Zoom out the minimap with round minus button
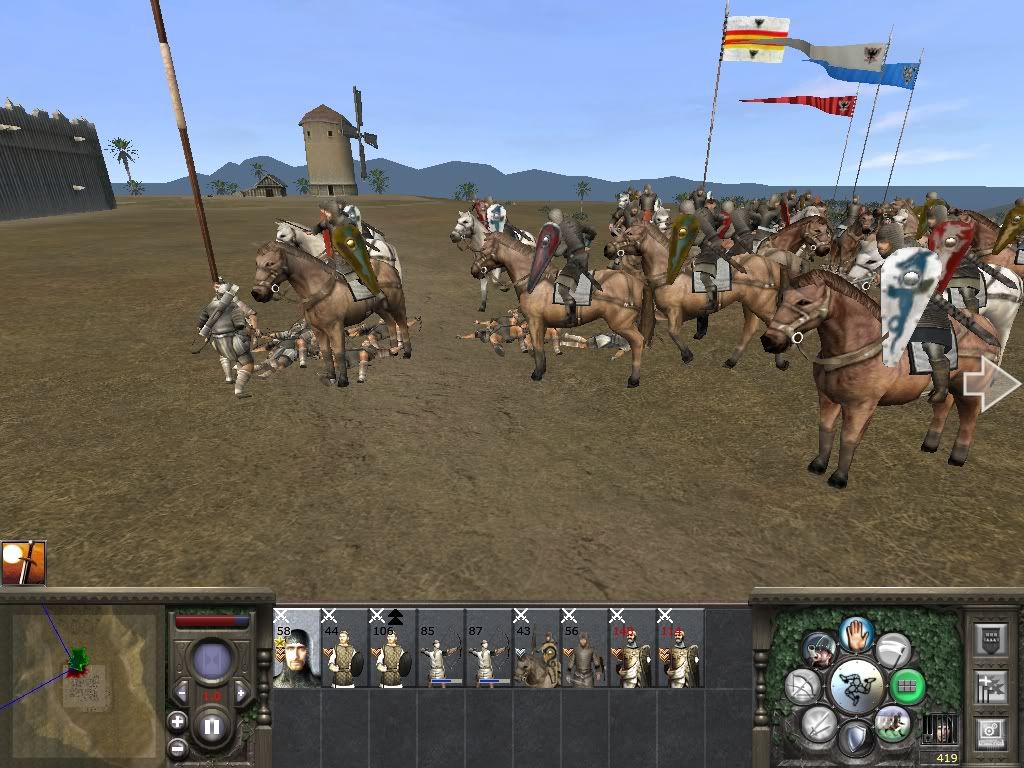The width and height of the screenshot is (1024, 768). click(x=178, y=746)
